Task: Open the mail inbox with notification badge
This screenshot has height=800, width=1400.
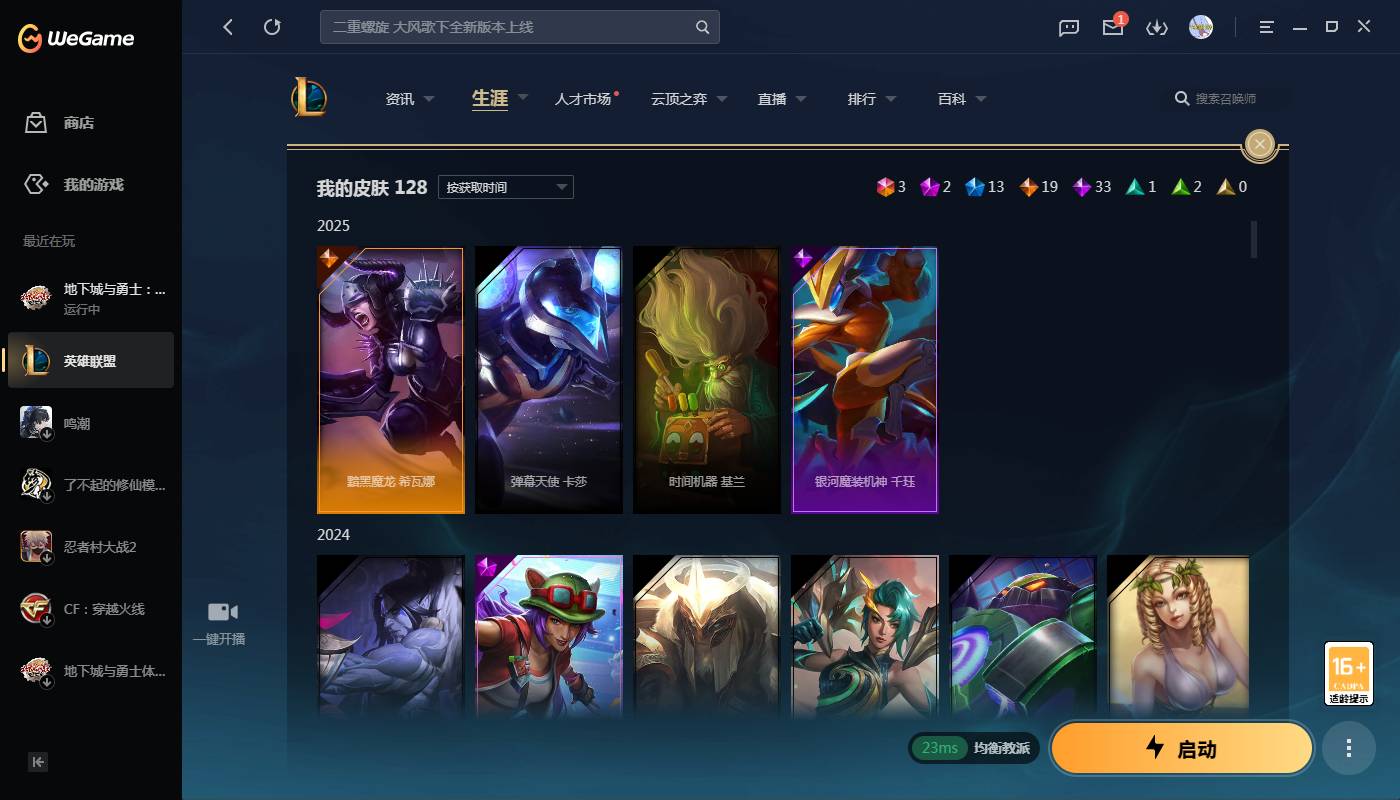Action: (x=1112, y=29)
